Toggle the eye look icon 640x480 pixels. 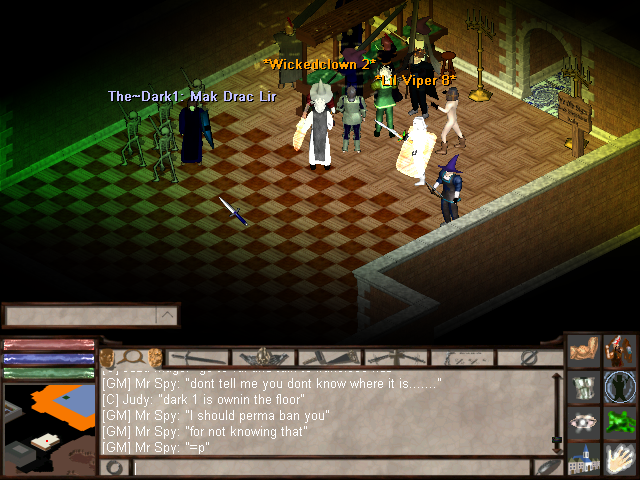[x=584, y=422]
